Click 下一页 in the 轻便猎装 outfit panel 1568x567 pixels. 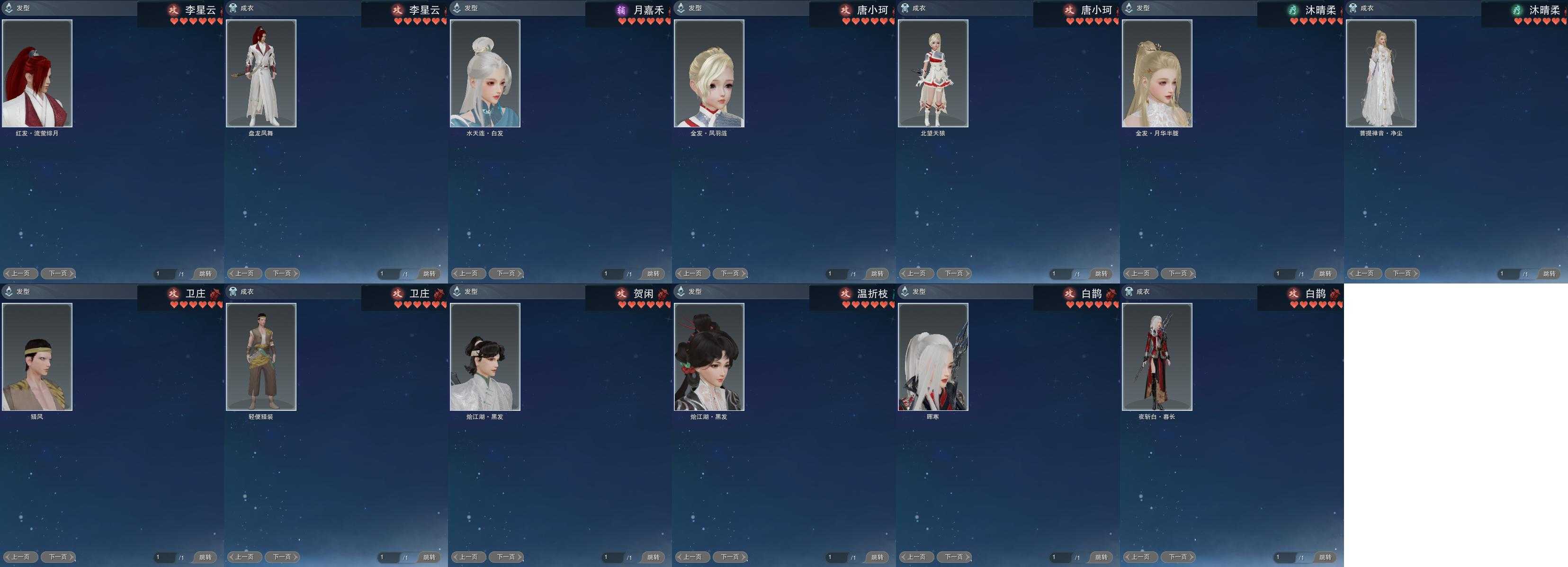click(282, 557)
